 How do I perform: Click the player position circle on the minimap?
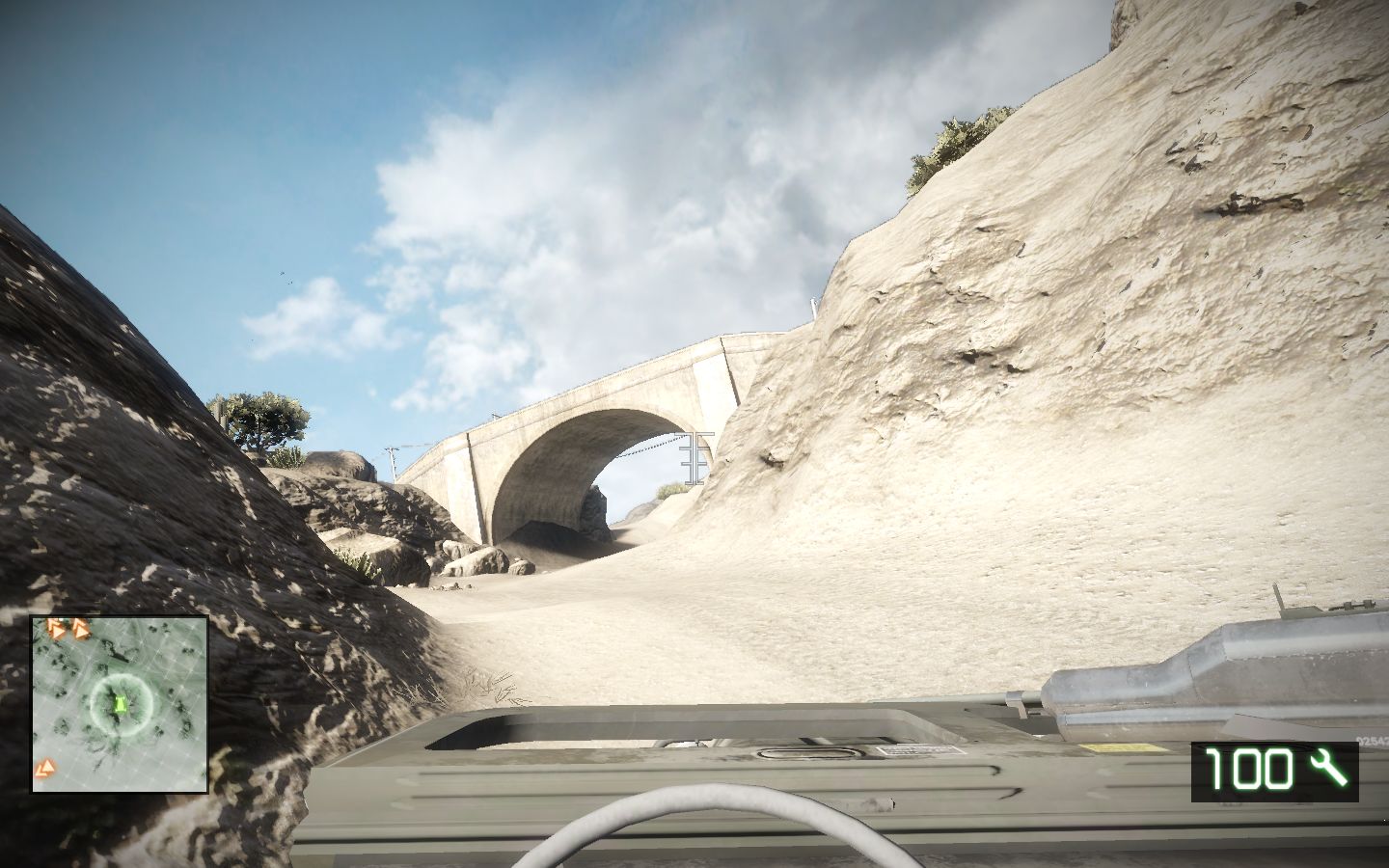click(x=121, y=703)
